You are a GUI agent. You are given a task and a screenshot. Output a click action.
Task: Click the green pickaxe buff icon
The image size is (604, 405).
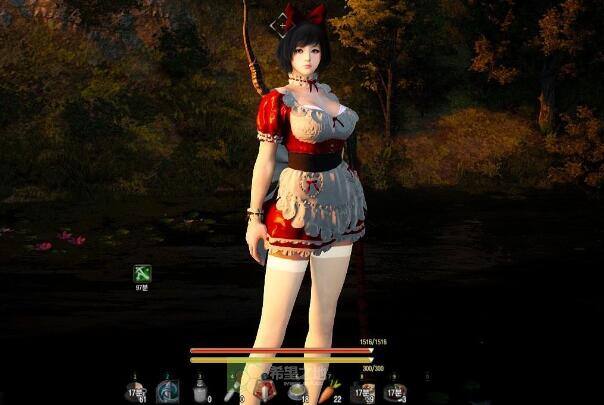[x=142, y=272]
